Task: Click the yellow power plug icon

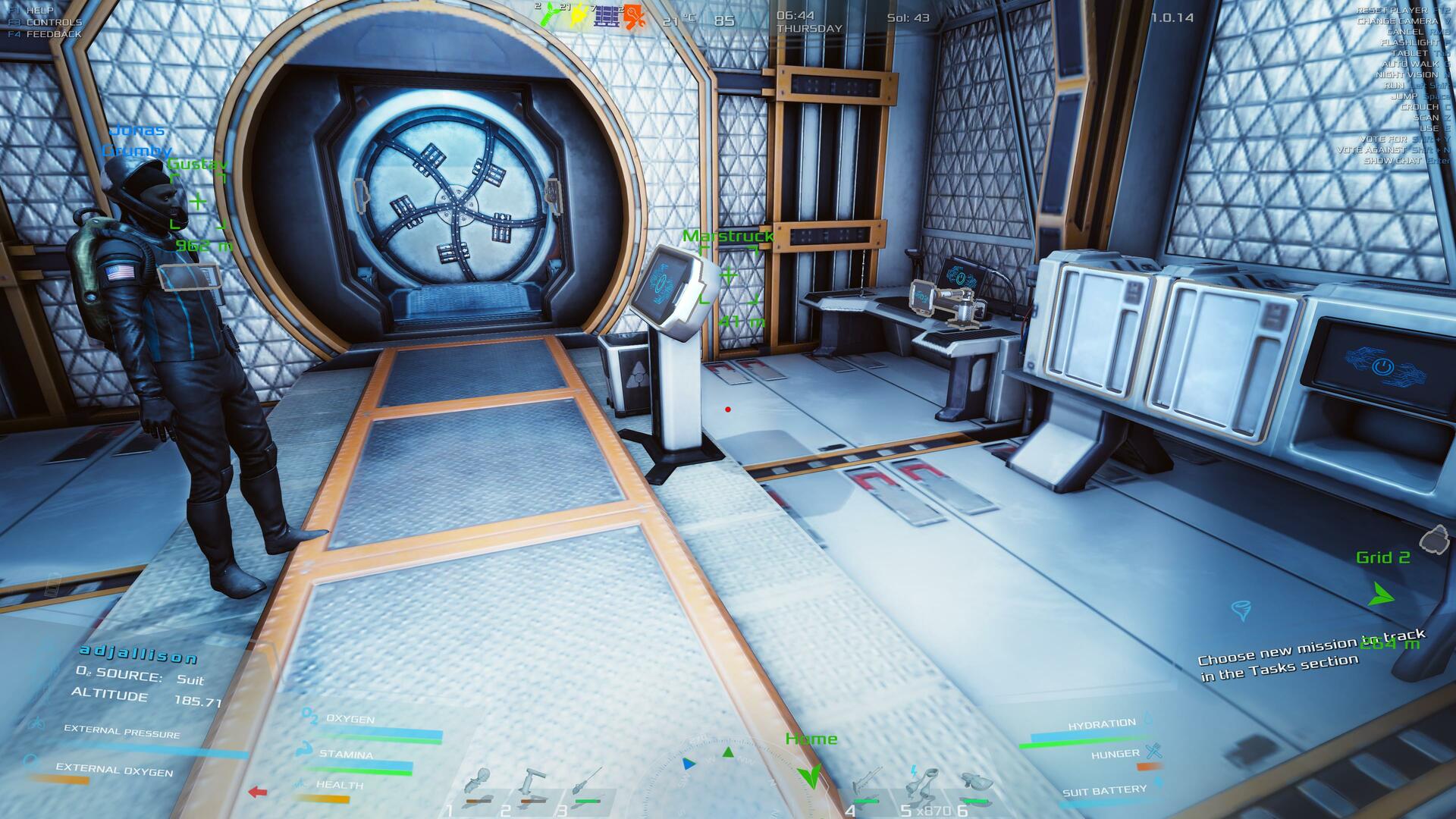Action: (x=578, y=14)
